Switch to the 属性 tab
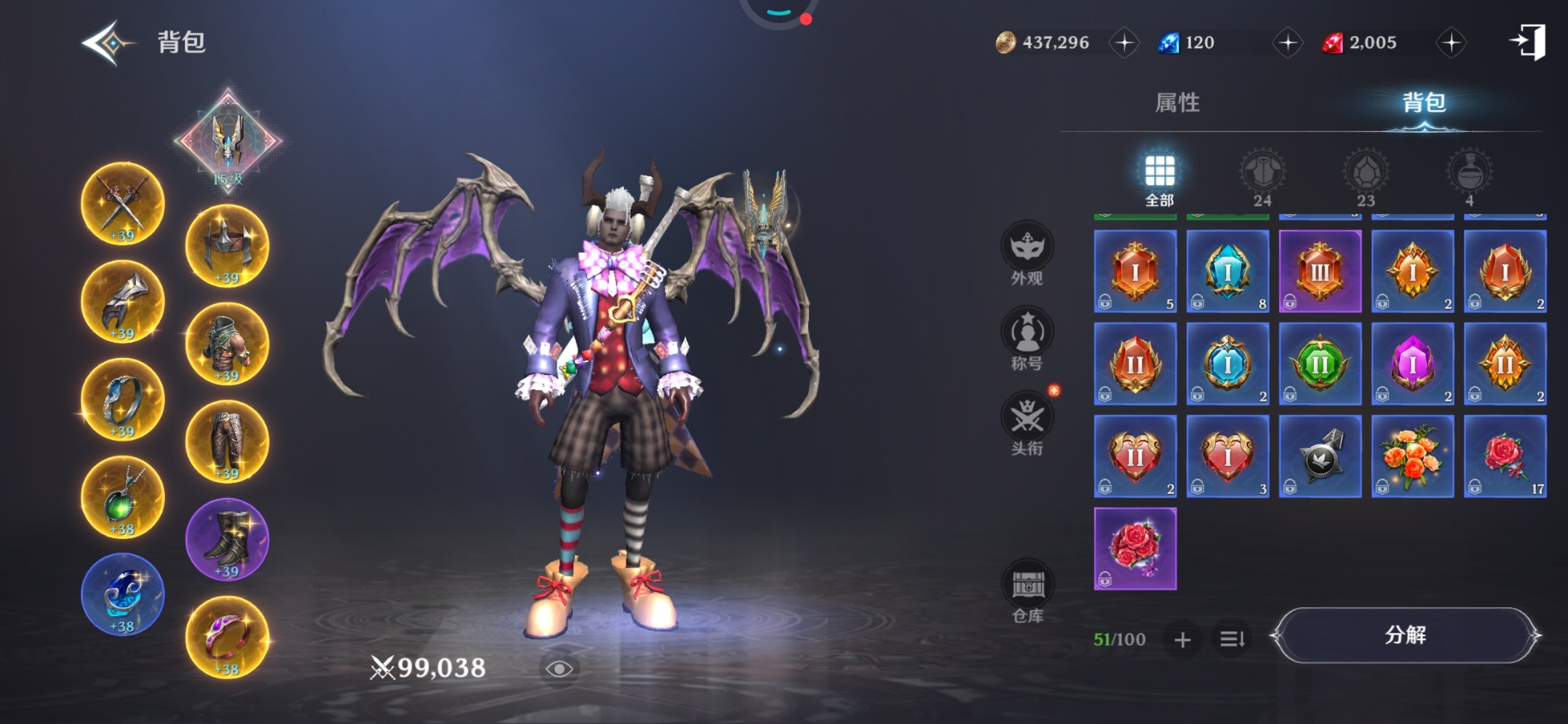Screen dimensions: 1568x724 pyautogui.click(x=1177, y=103)
